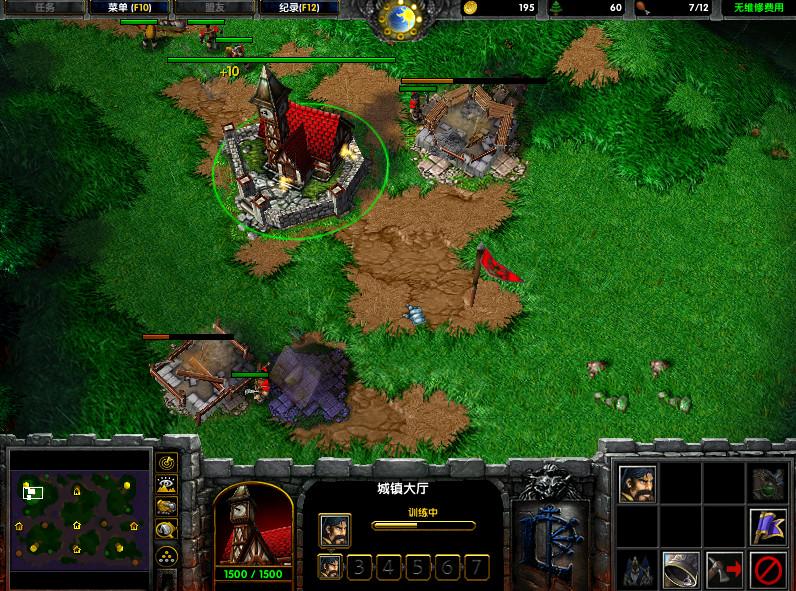Screen dimensions: 796x591
Task: Train a Peasant from command card
Action: (637, 484)
